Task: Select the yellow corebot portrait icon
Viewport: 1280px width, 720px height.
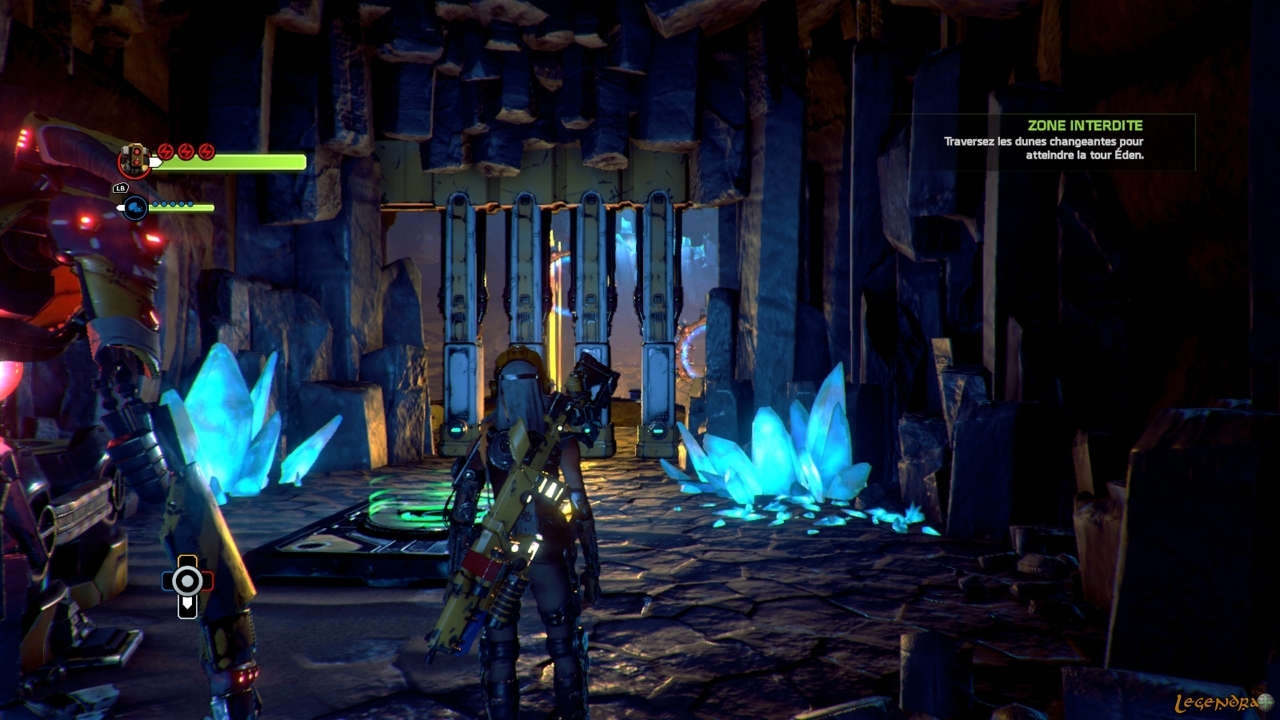Action: 133,160
